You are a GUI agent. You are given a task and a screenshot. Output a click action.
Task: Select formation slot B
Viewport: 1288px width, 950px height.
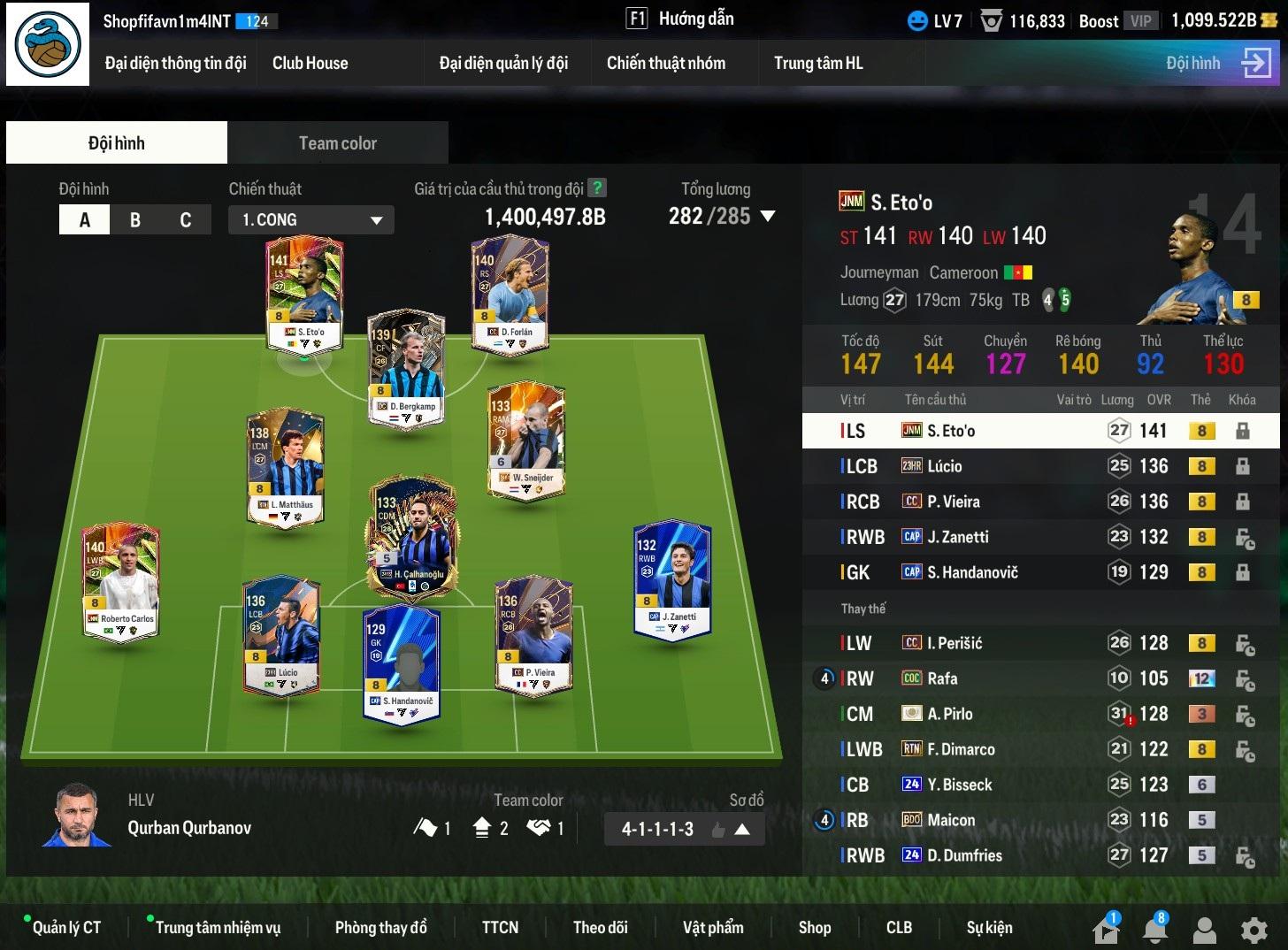click(x=135, y=220)
